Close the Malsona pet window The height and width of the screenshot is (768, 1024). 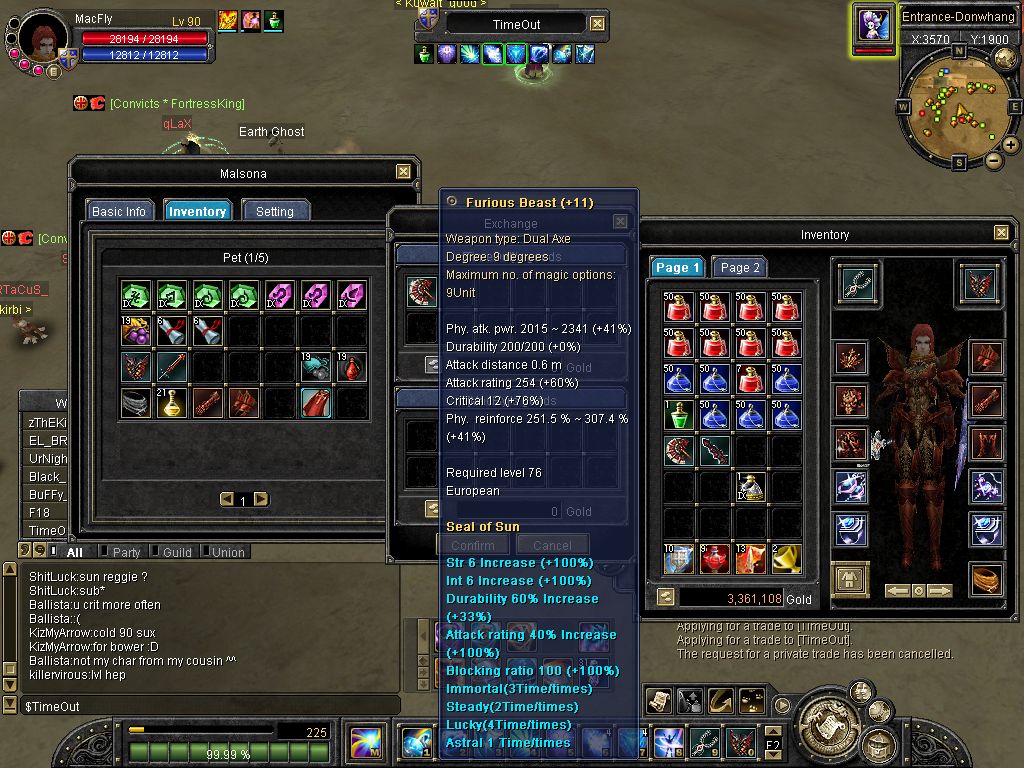coord(403,172)
